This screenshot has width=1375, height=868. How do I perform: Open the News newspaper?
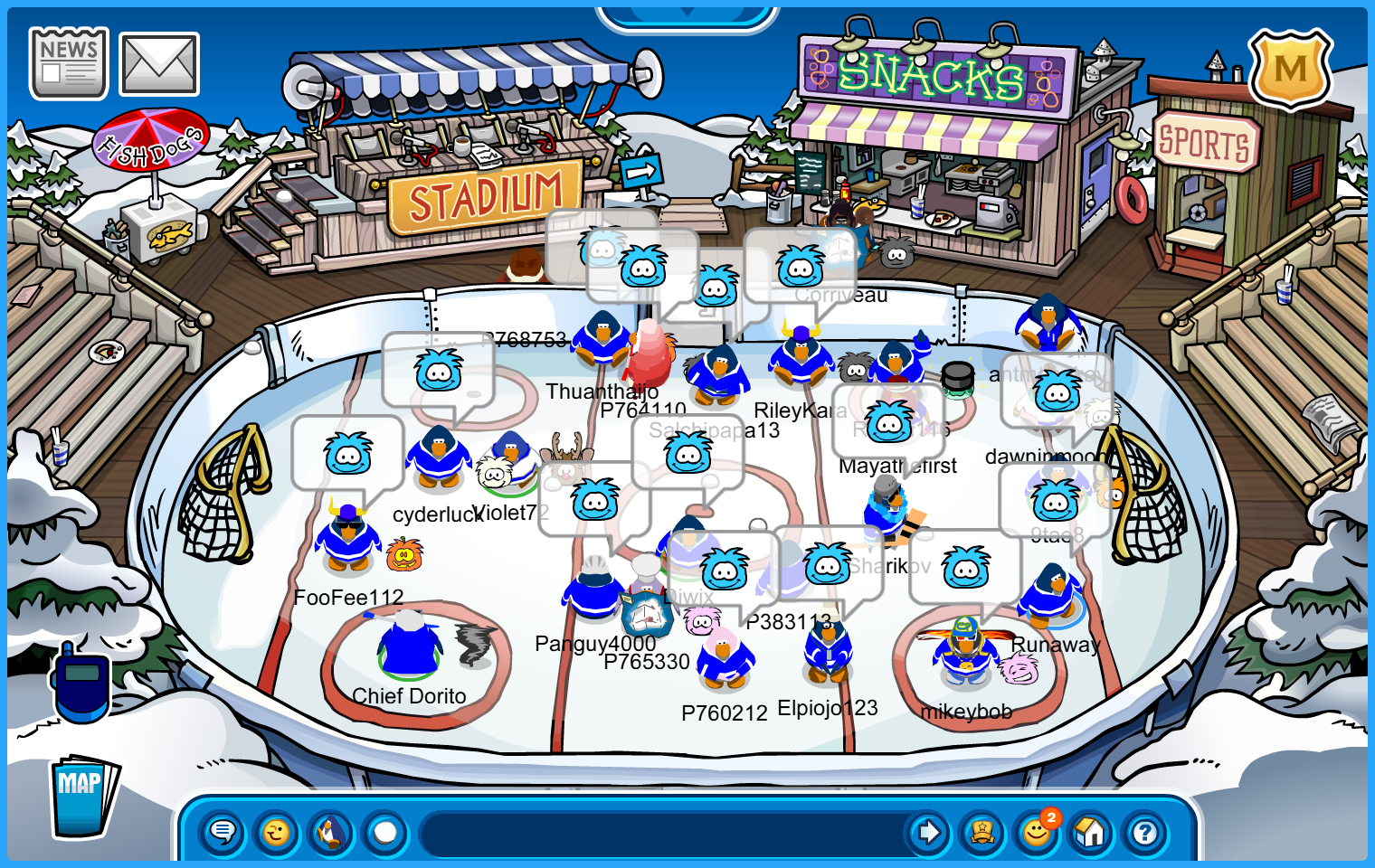(68, 63)
